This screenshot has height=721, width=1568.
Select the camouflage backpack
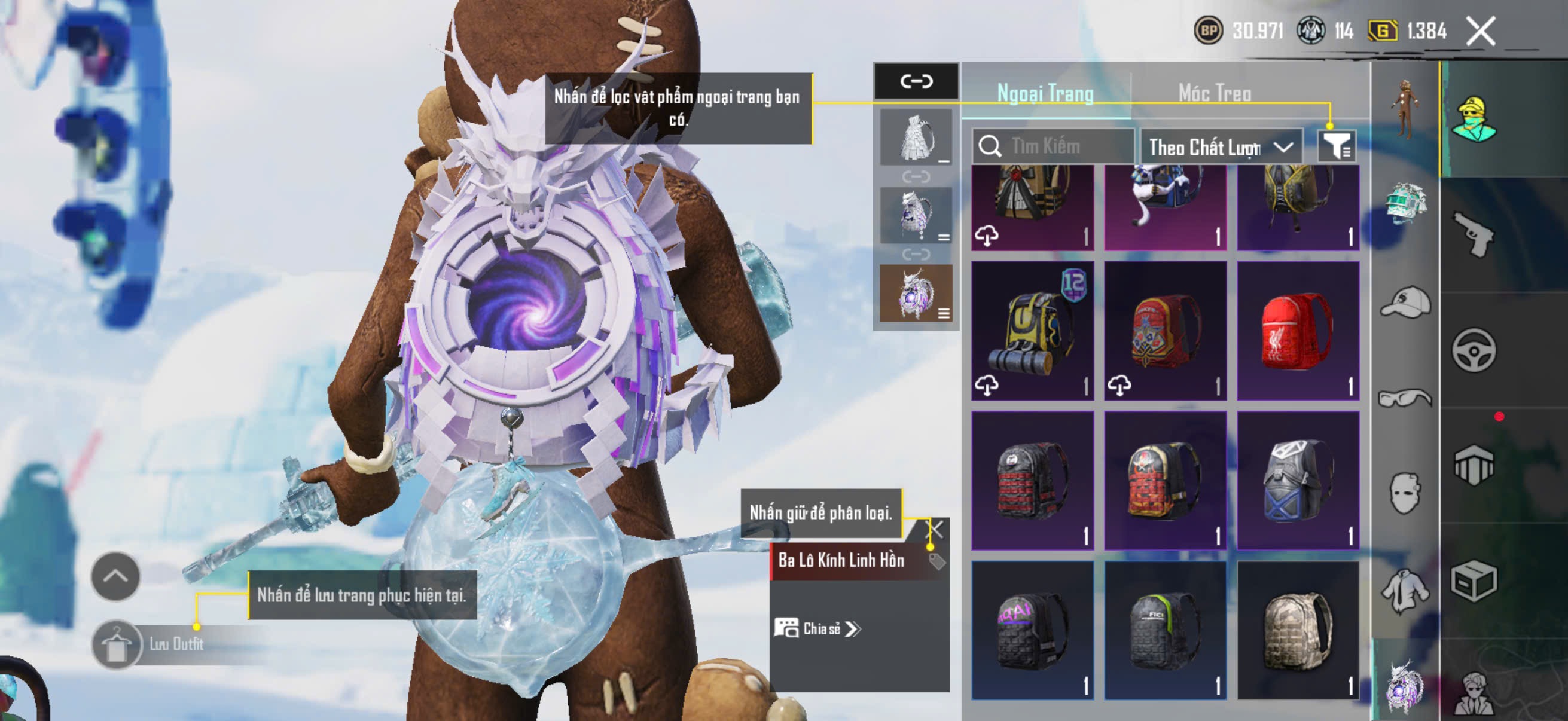(x=1298, y=630)
